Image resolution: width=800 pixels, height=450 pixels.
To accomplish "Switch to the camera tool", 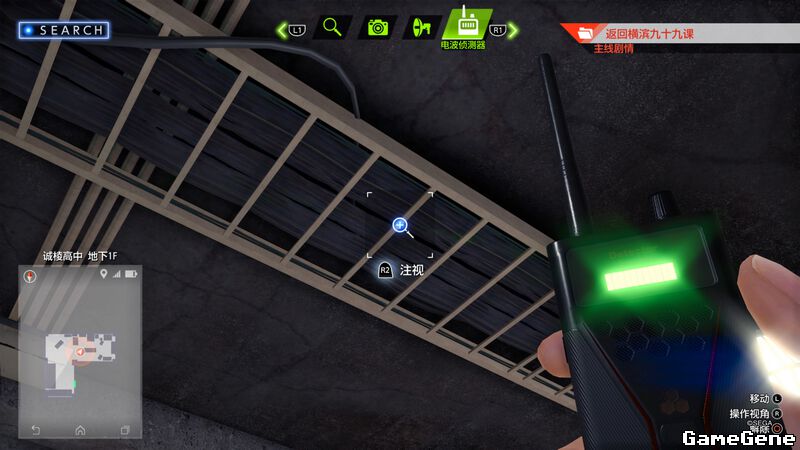I will tap(377, 27).
